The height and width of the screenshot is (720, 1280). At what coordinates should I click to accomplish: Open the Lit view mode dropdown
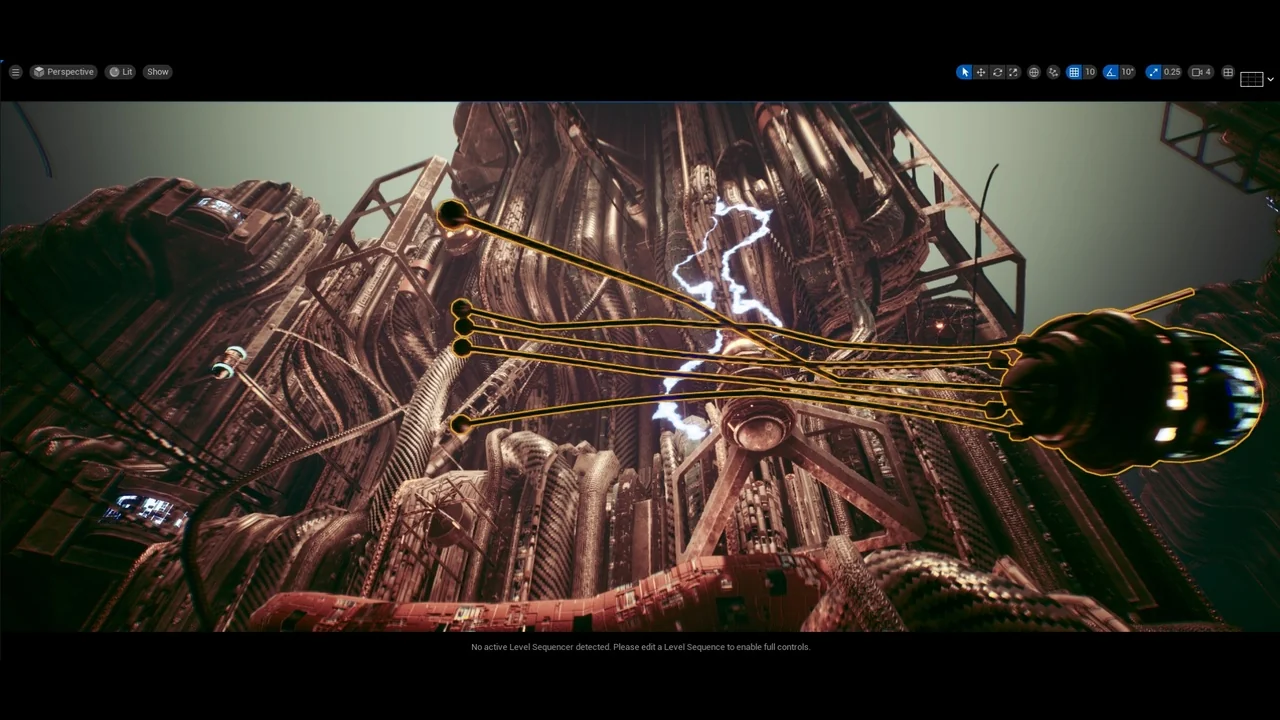click(x=122, y=71)
